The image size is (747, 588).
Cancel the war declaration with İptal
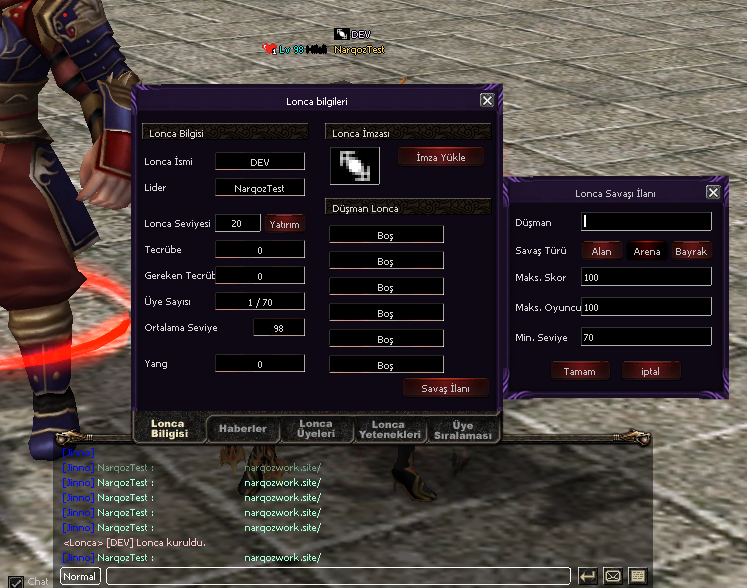[651, 371]
